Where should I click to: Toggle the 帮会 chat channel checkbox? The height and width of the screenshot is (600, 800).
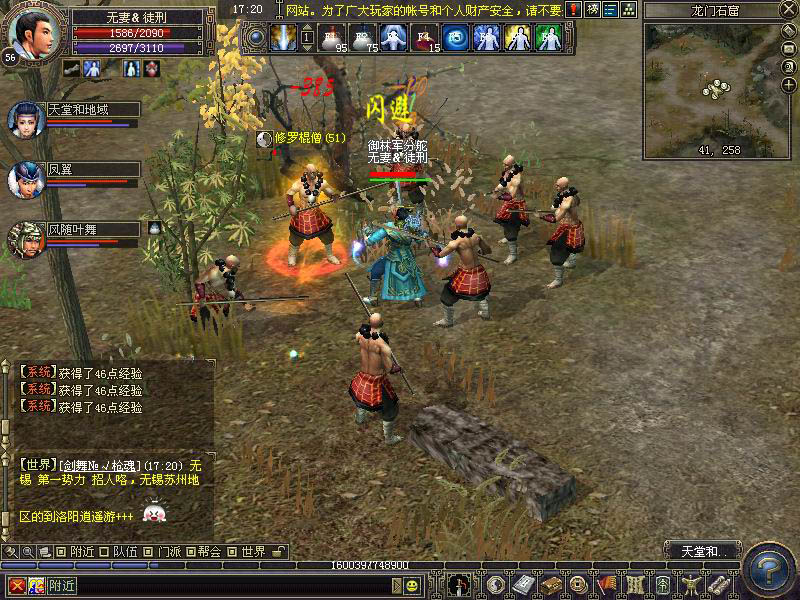(189, 552)
